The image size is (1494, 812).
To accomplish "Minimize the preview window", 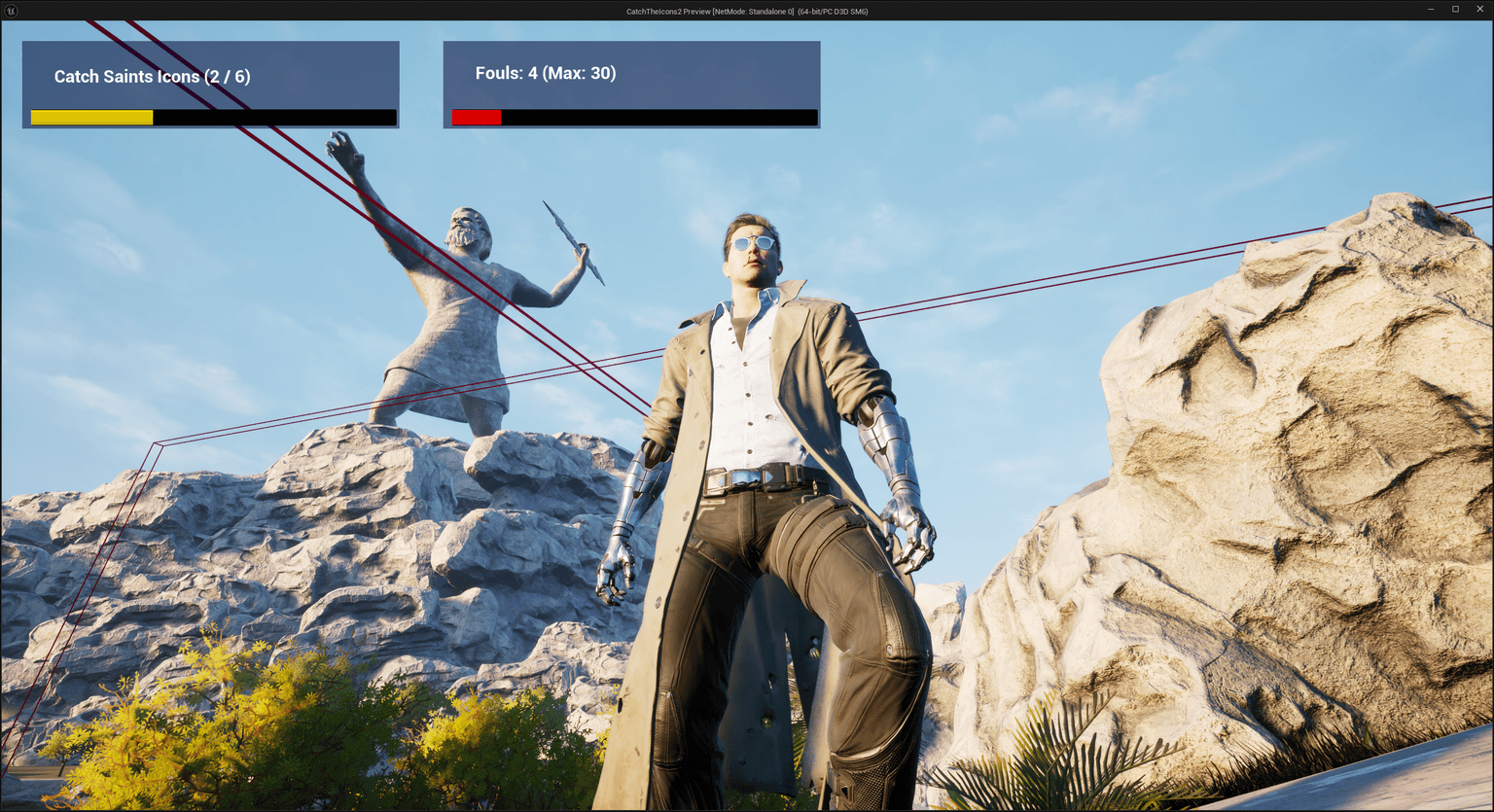I will click(1431, 9).
